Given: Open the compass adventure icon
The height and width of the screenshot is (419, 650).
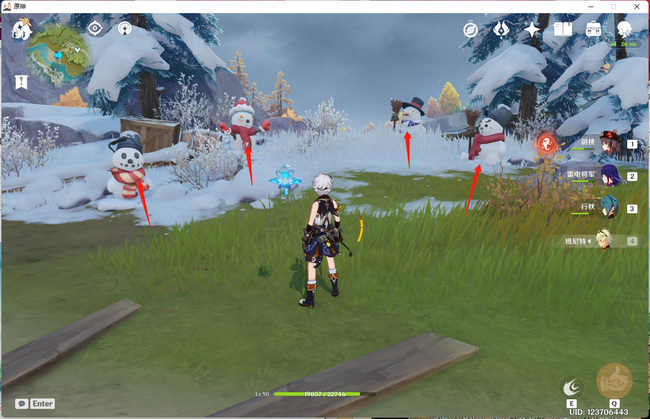Looking at the screenshot, I should click(471, 30).
